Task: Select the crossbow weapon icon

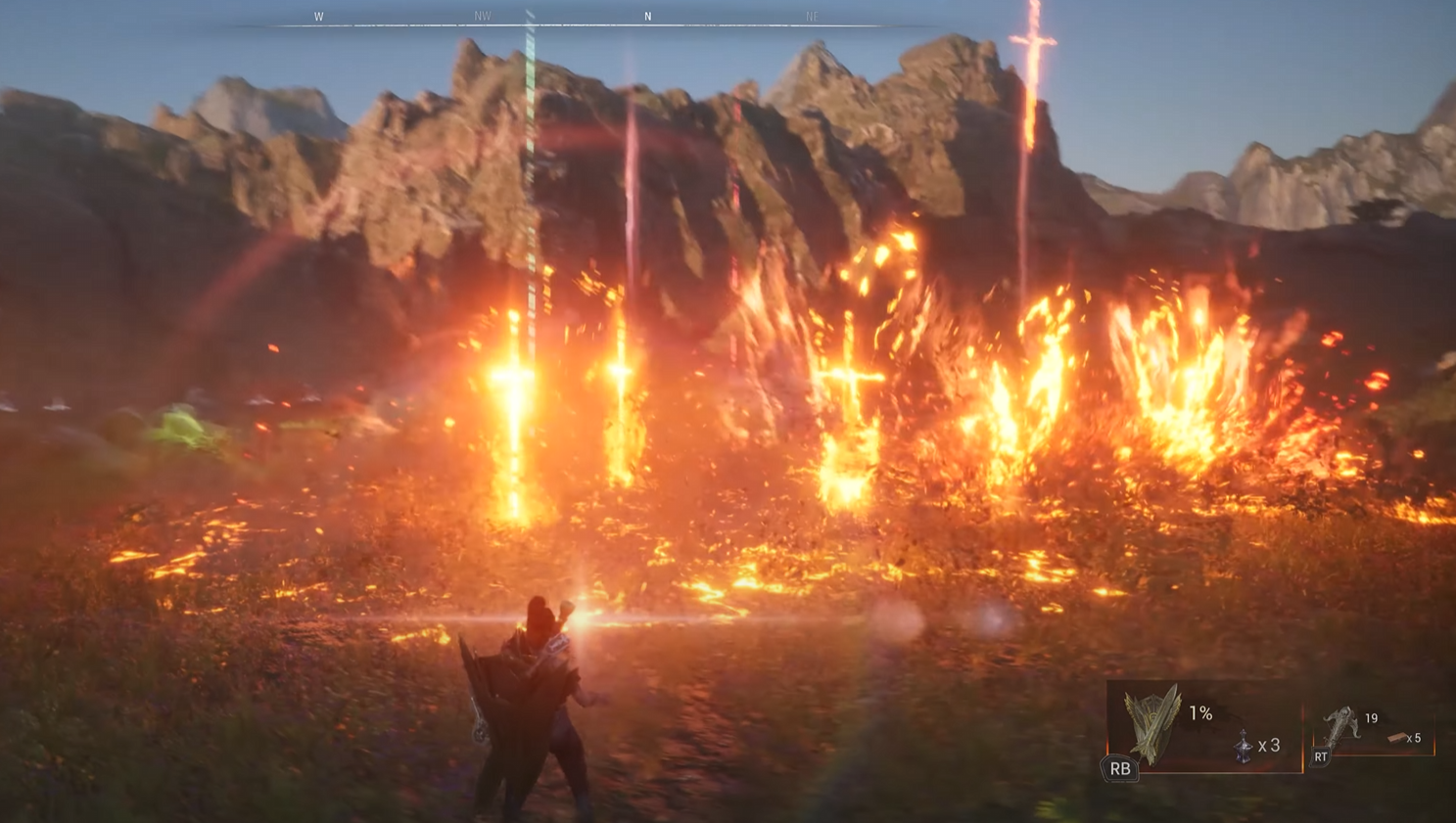Action: click(x=1339, y=726)
